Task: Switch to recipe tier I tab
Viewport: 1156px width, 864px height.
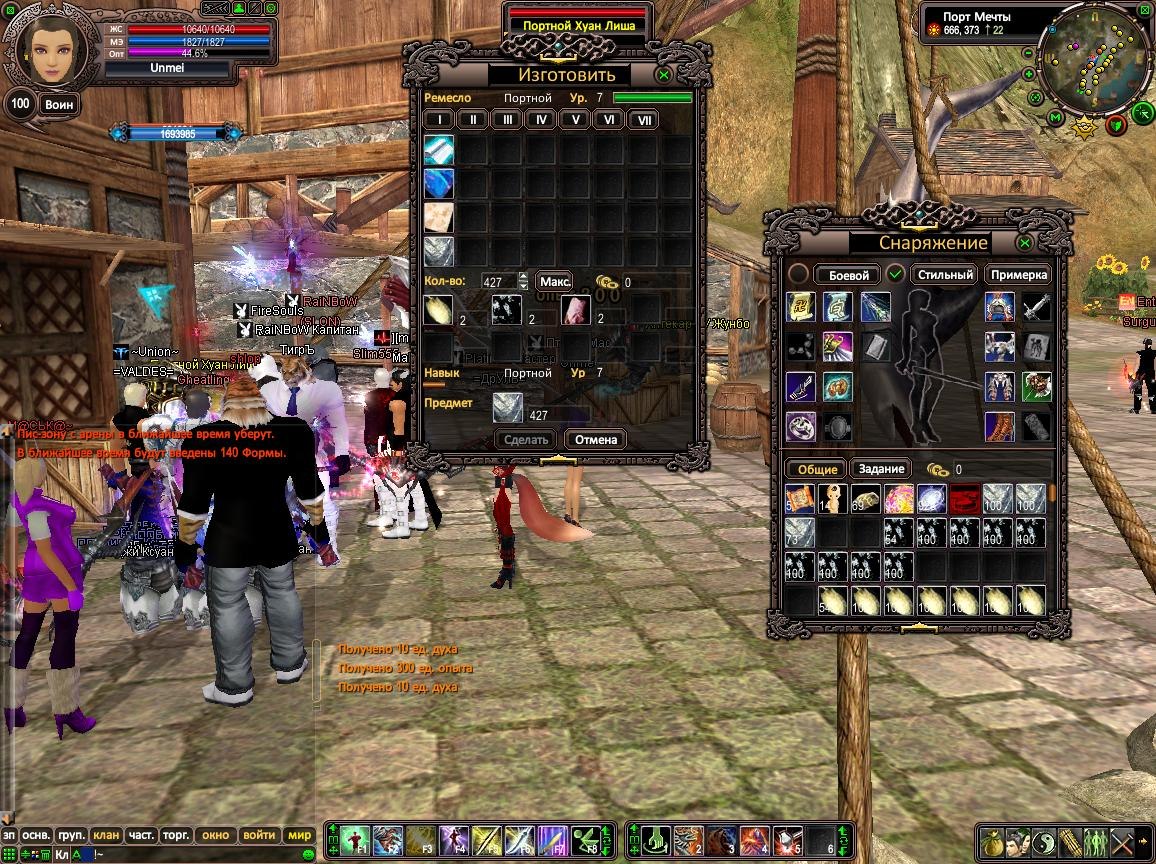Action: 439,120
